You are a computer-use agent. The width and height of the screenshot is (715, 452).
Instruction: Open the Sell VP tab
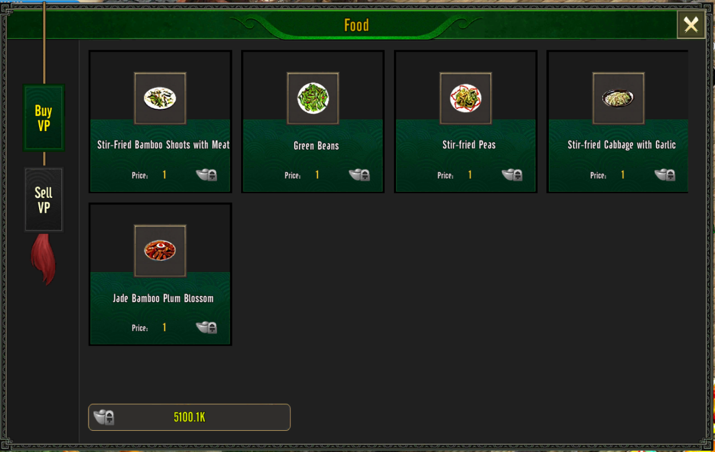pos(44,200)
